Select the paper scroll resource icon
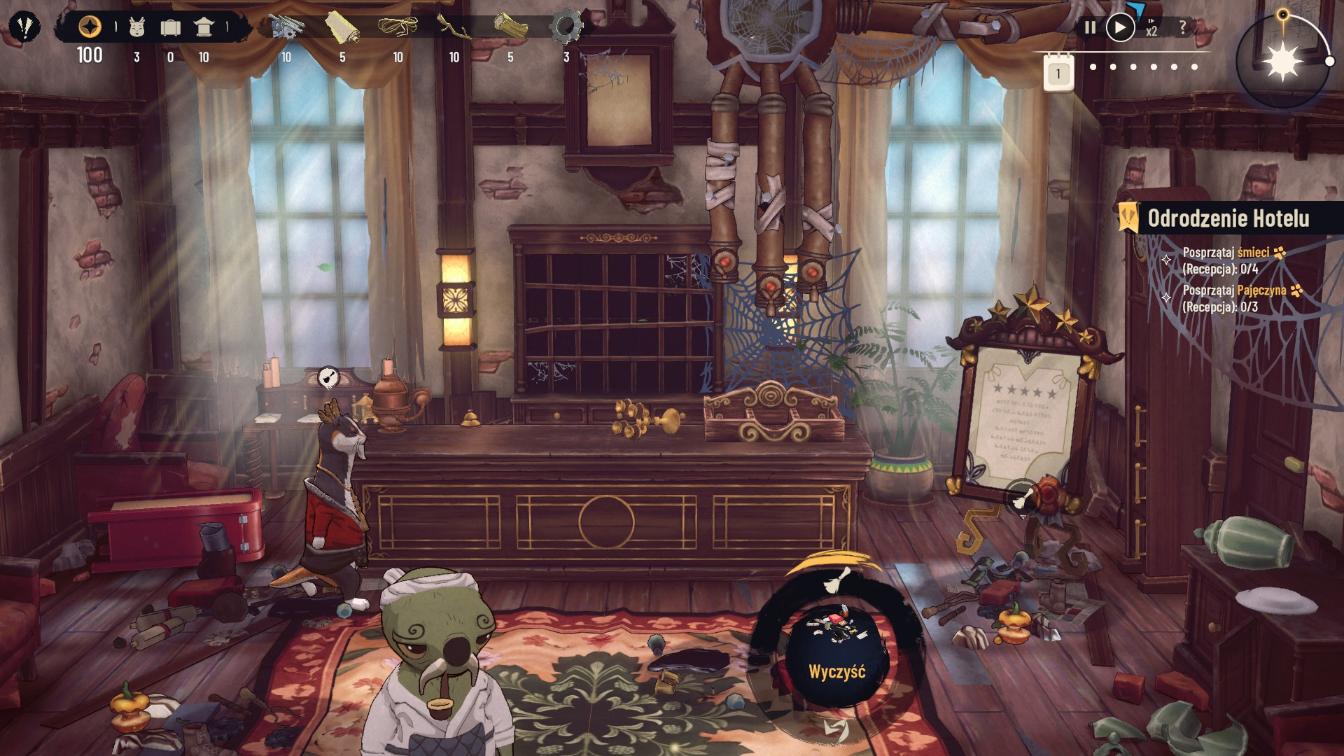The image size is (1344, 756). click(x=342, y=26)
